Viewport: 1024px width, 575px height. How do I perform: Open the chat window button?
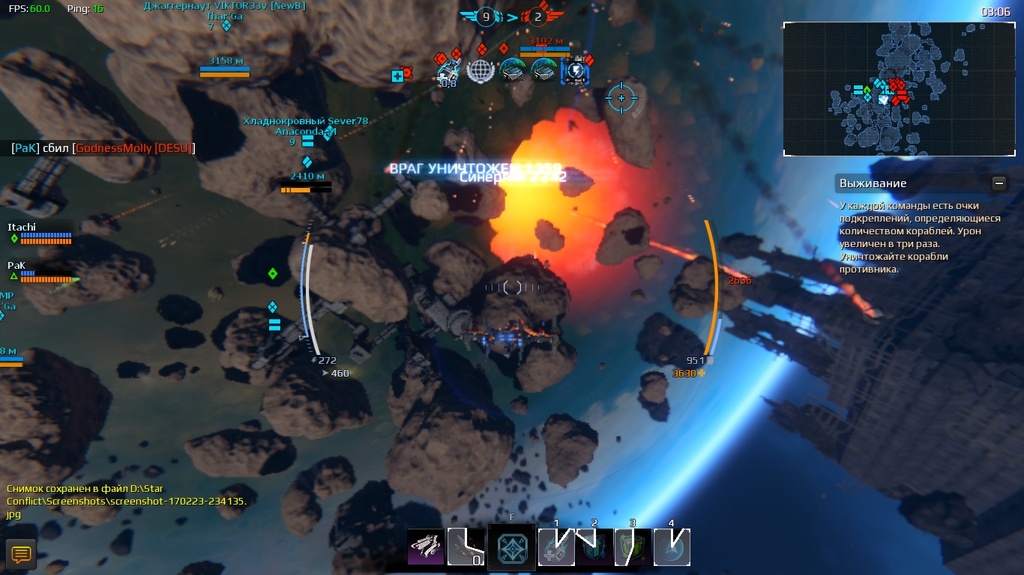pyautogui.click(x=21, y=553)
